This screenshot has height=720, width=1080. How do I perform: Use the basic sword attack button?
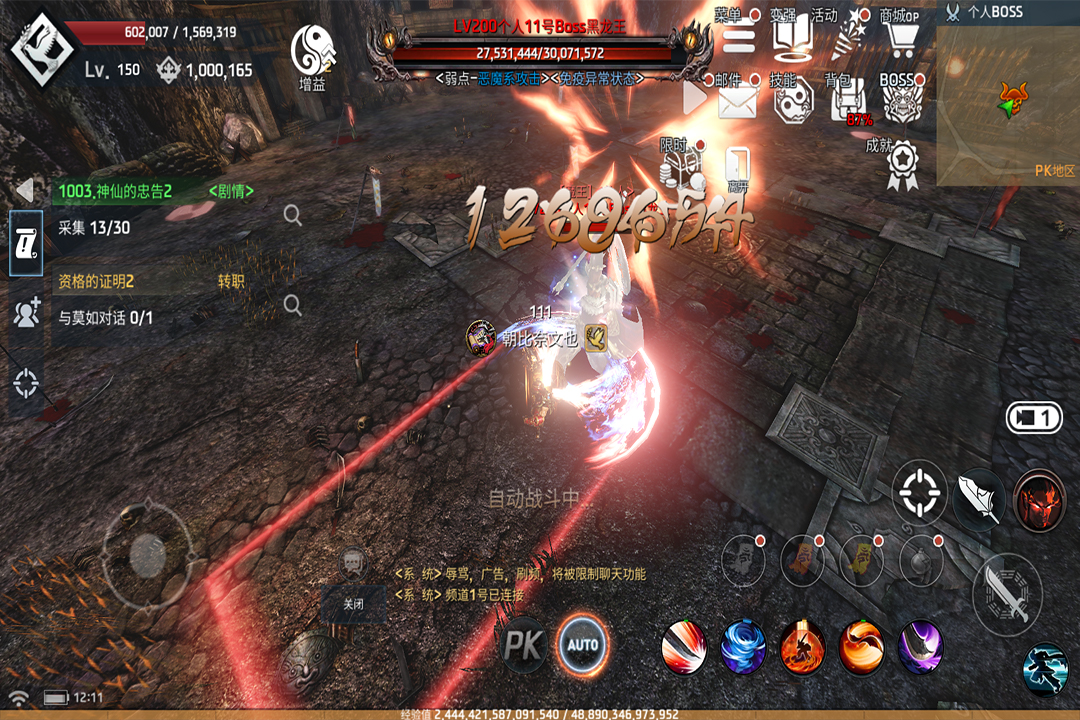1007,594
